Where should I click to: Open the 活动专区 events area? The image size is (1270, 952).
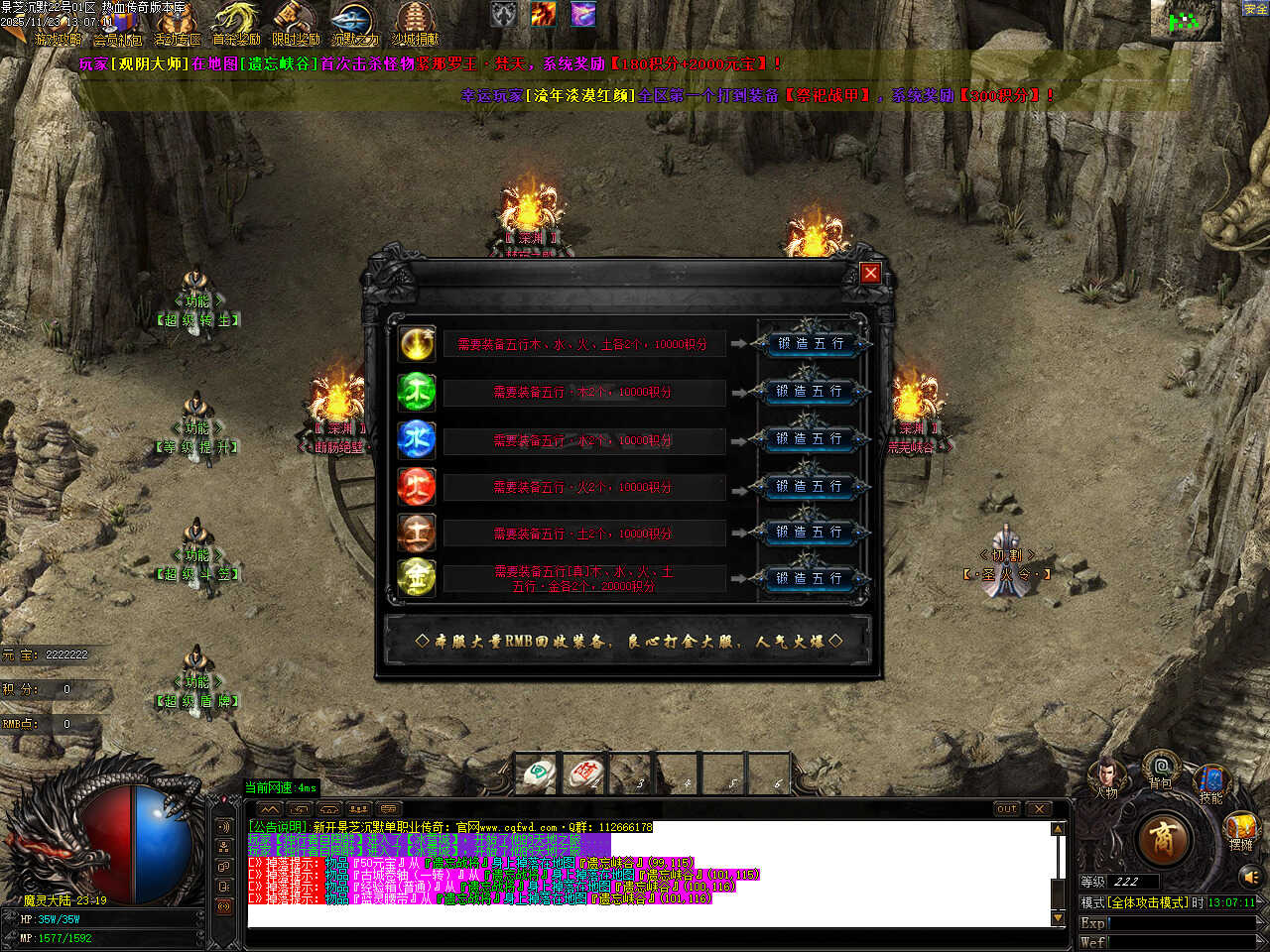(x=178, y=26)
